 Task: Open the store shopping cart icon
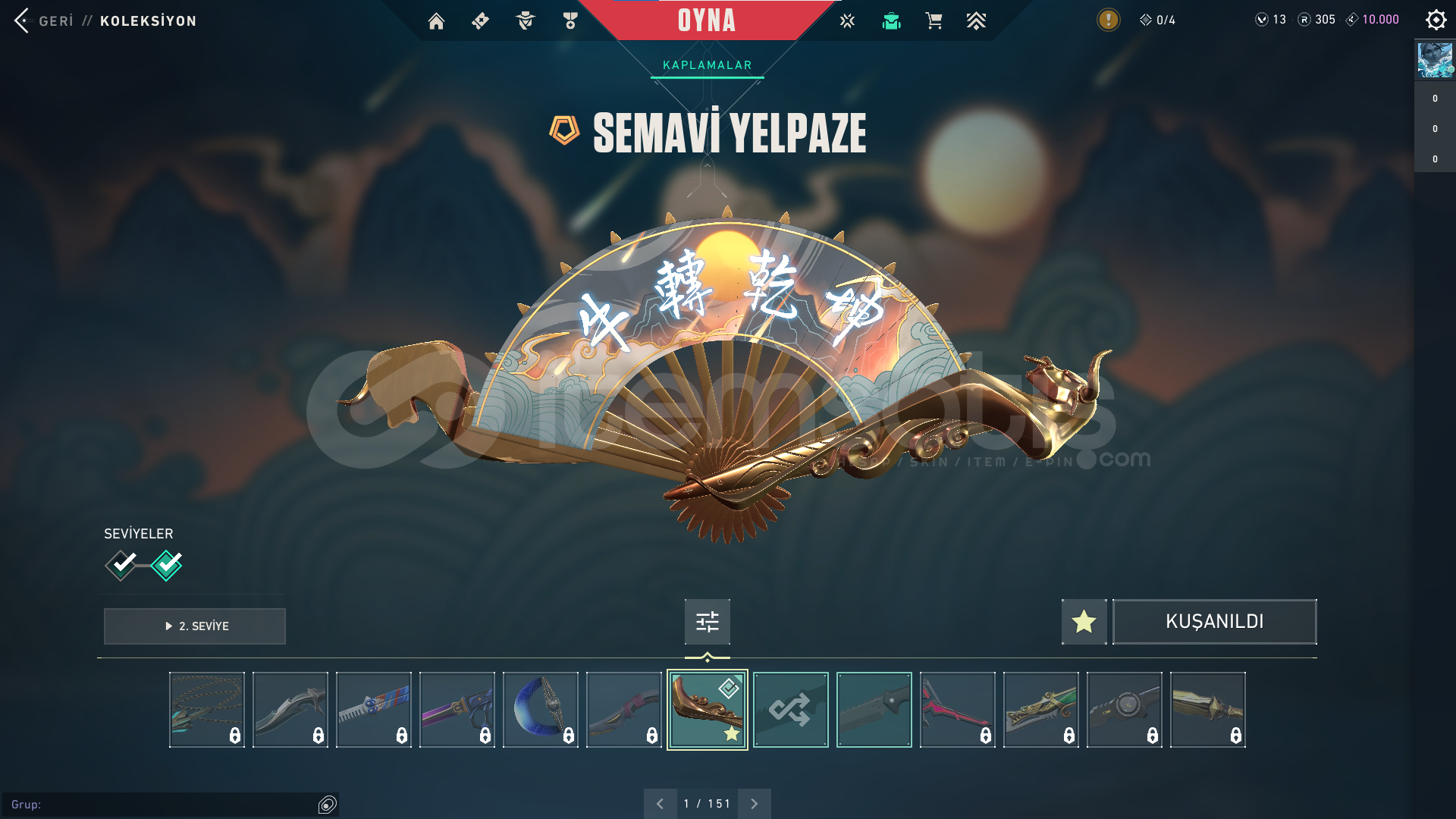coord(934,21)
